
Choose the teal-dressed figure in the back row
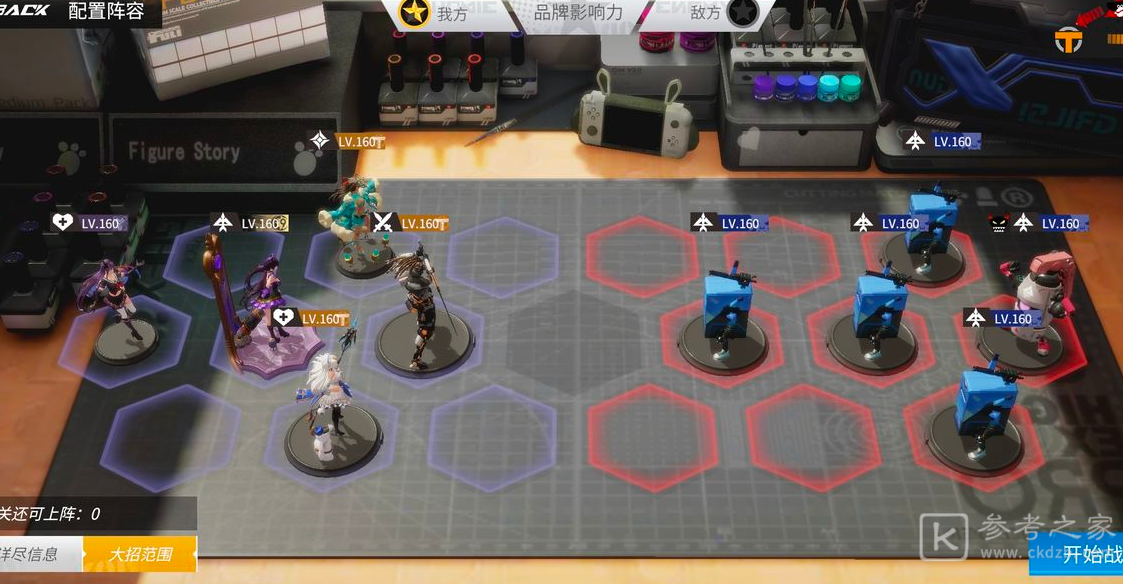(x=355, y=225)
